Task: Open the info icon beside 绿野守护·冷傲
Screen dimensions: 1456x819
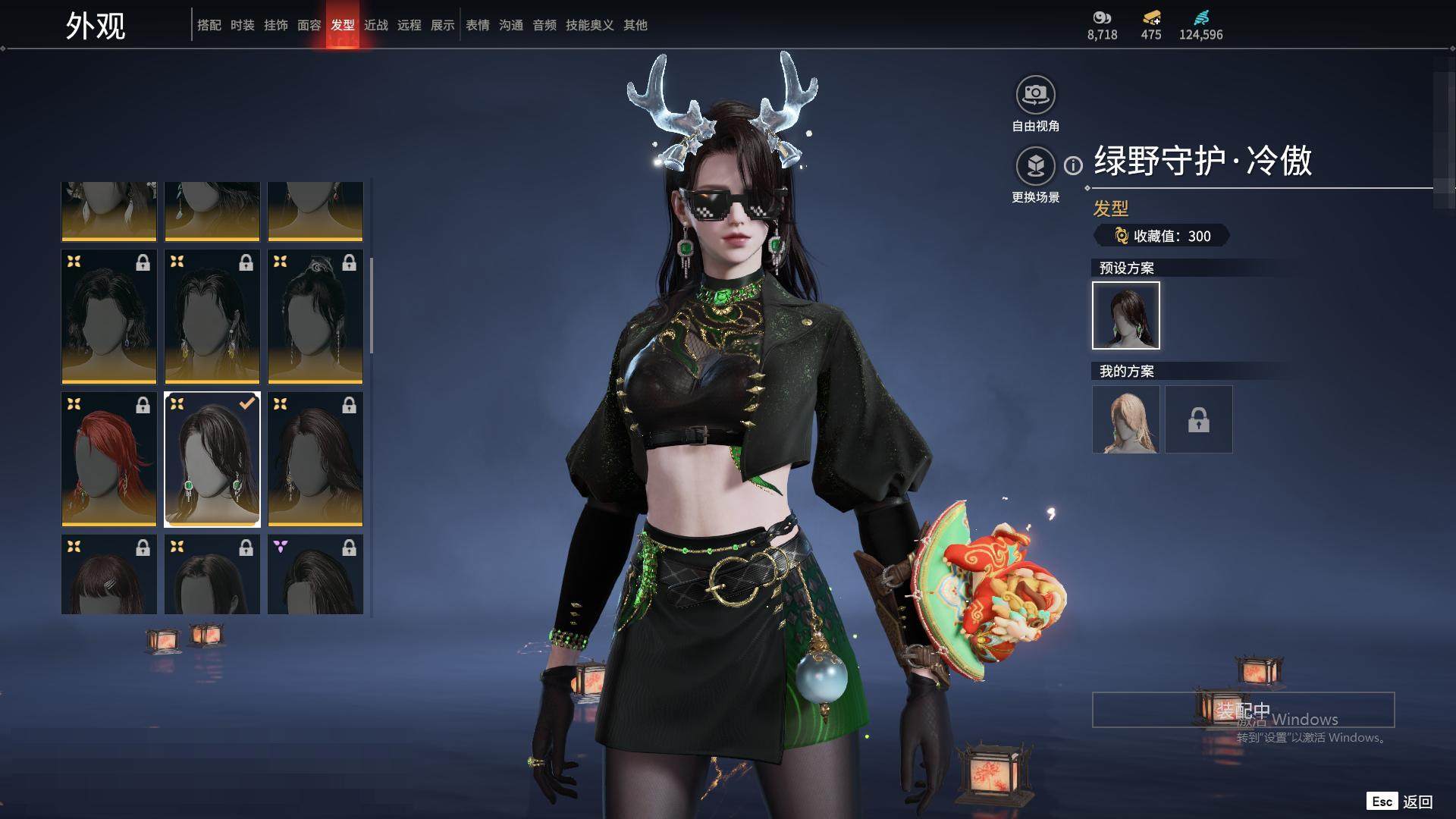Action: click(1073, 165)
